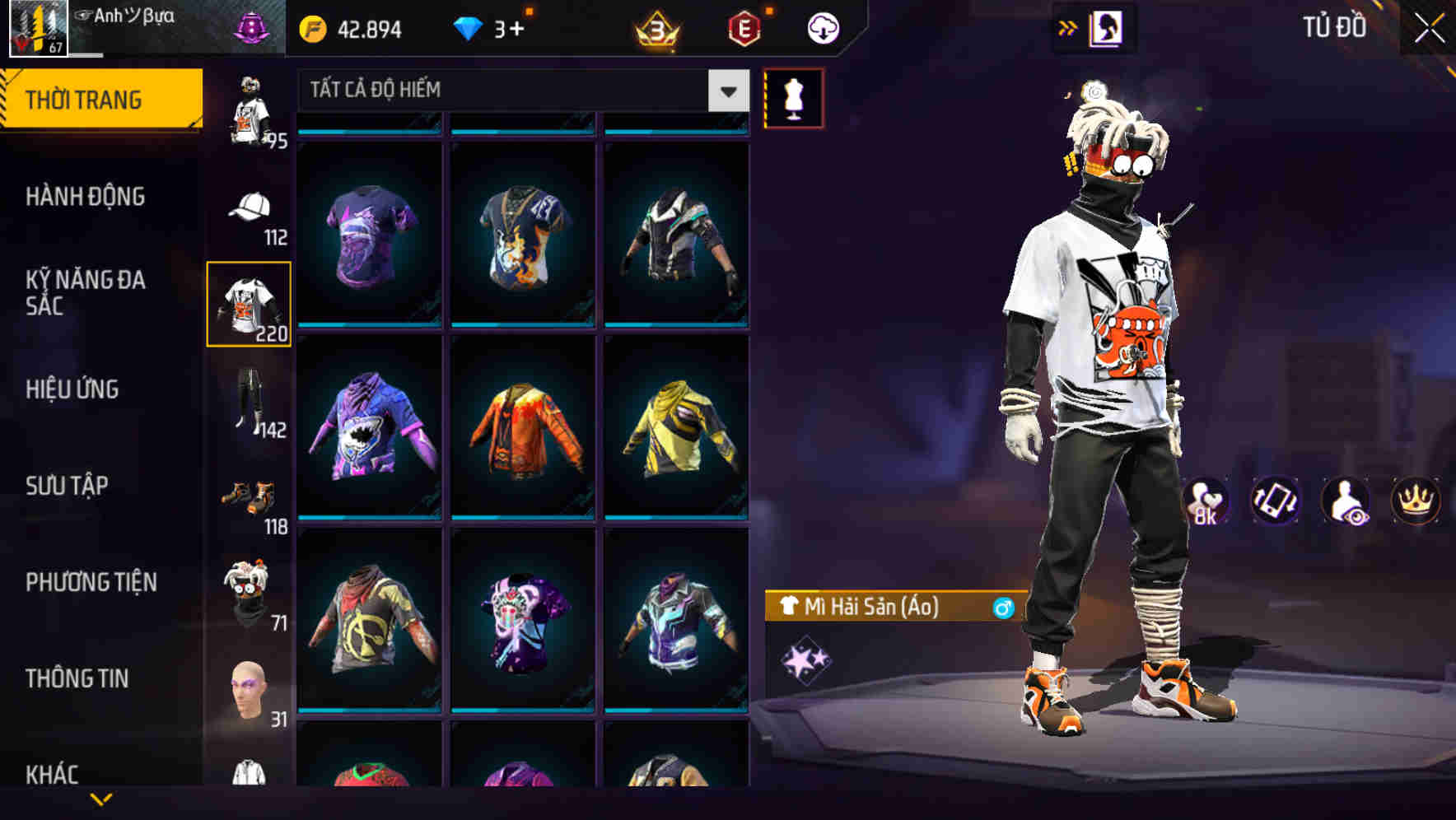Open the download manager cloud icon

[x=823, y=27]
